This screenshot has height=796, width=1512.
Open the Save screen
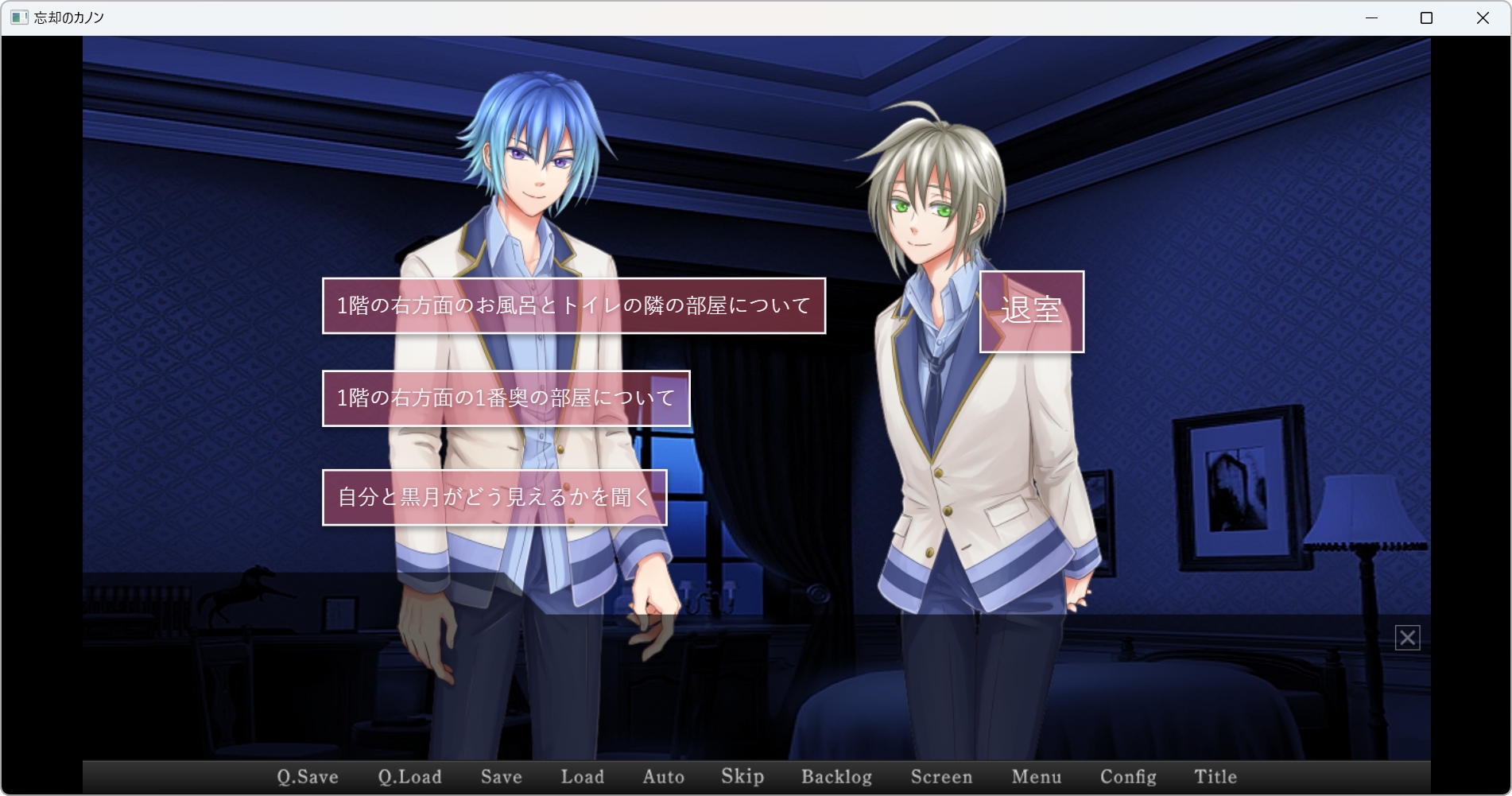(501, 777)
